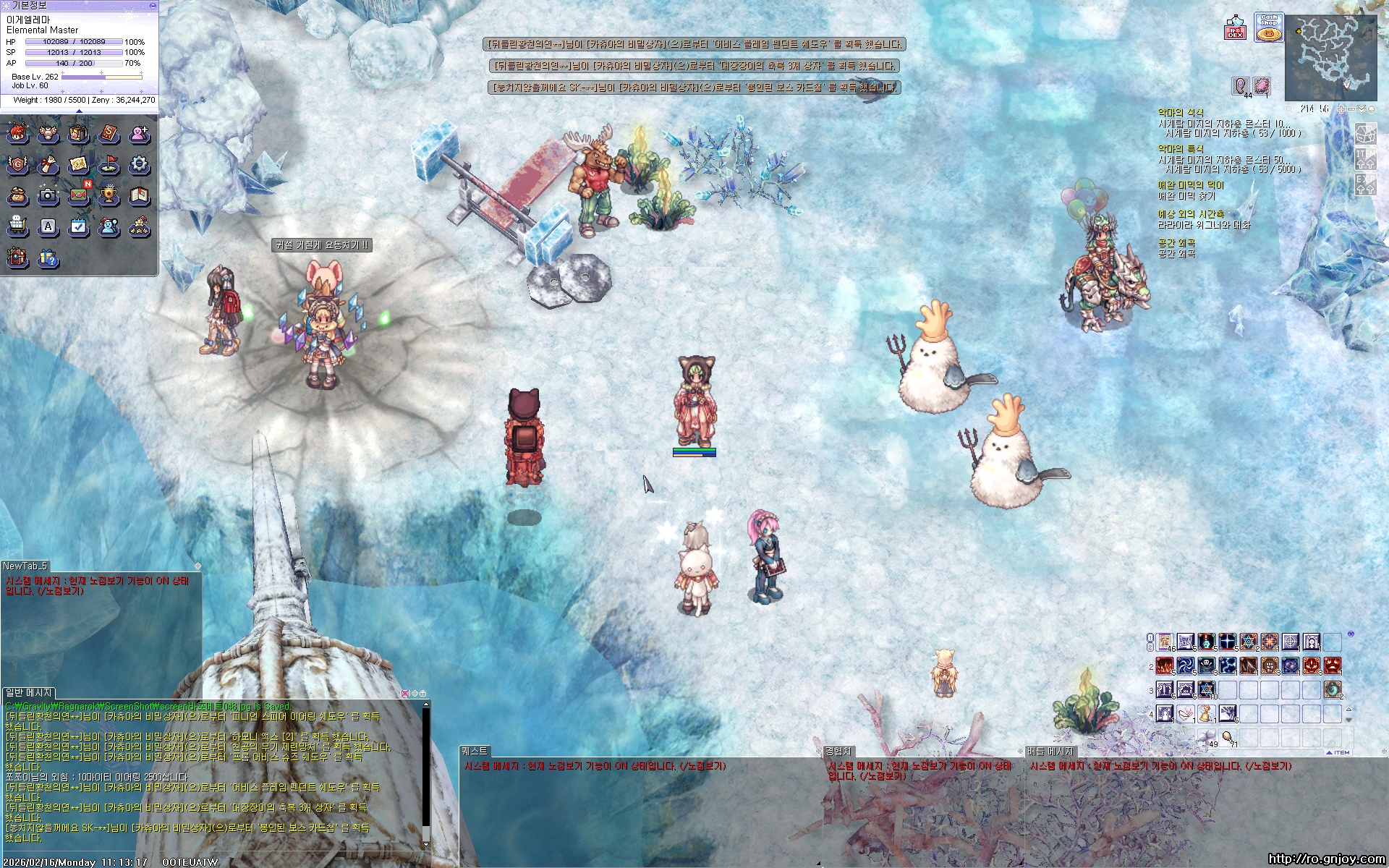Open the camera screenshot menu icon
The image size is (1389, 868).
coord(48,195)
